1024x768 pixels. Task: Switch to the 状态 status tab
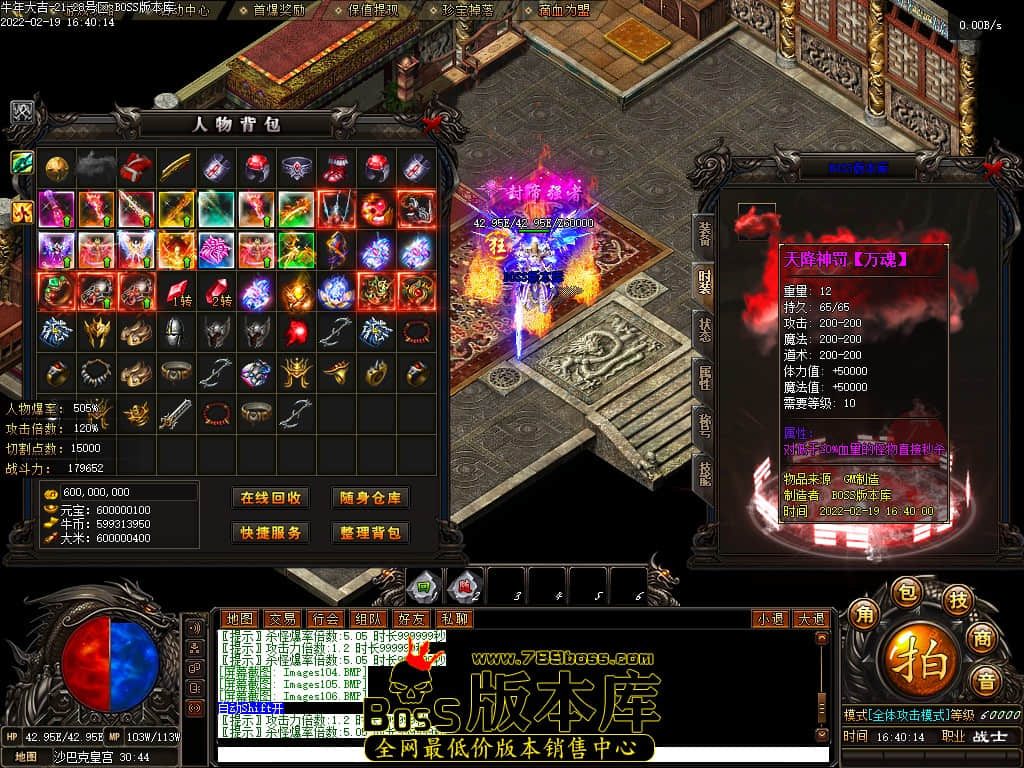(x=704, y=328)
